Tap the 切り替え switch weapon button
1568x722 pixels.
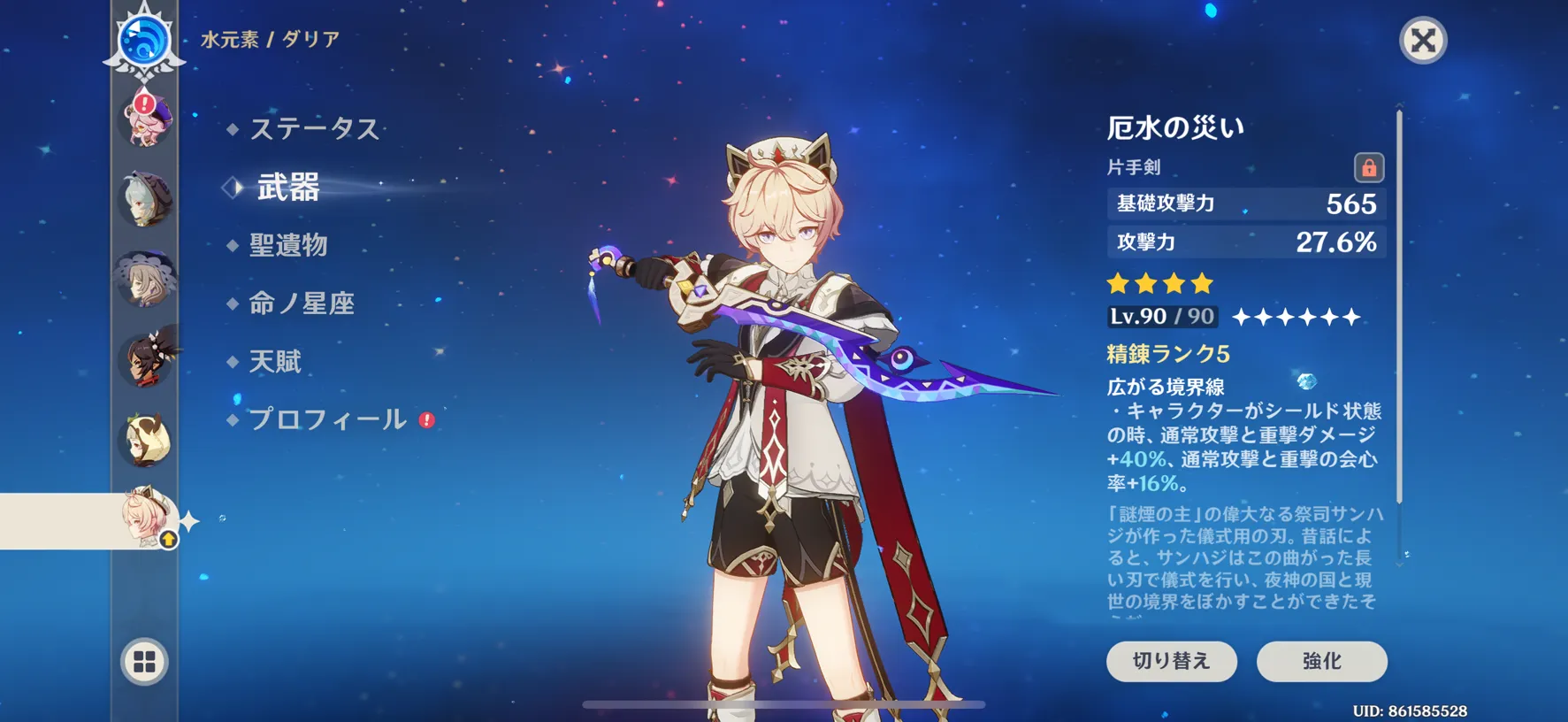[x=1171, y=661]
